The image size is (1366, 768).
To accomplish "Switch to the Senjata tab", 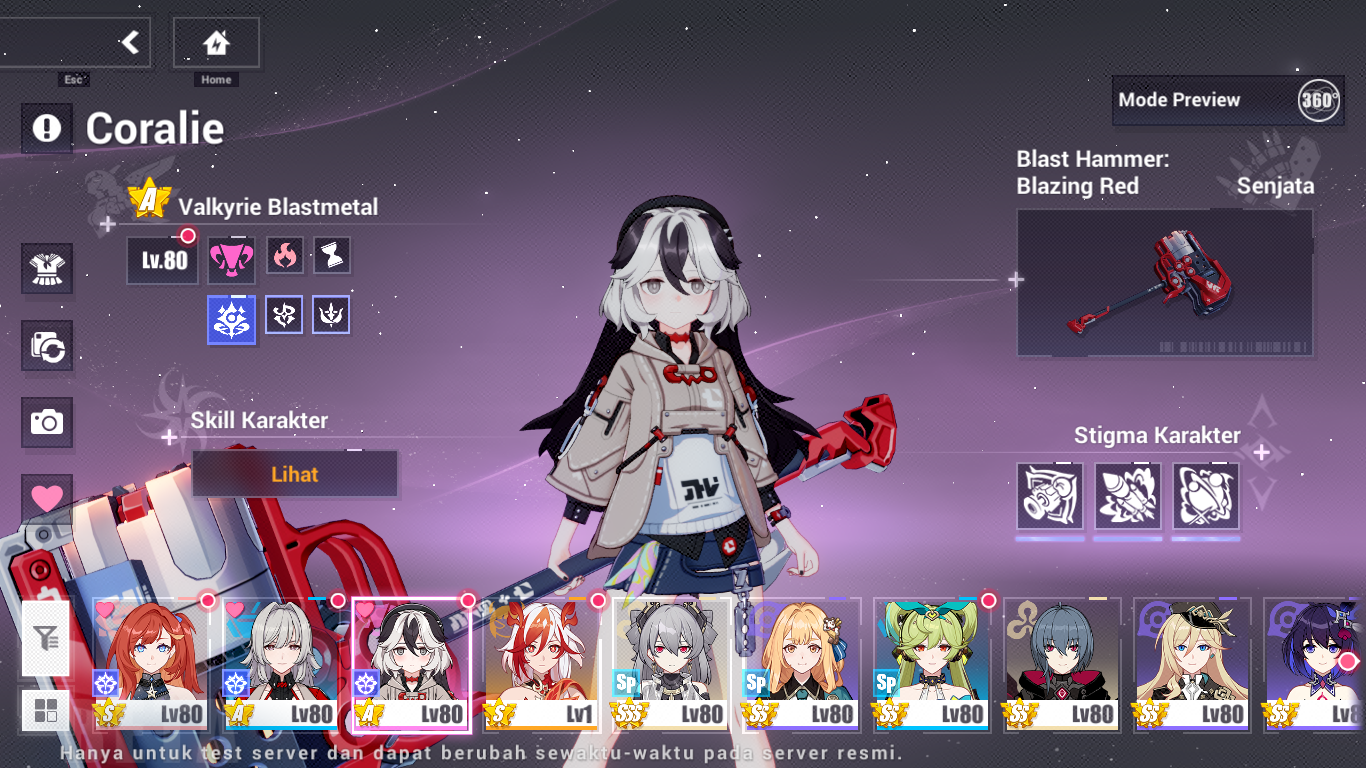I will tap(1277, 186).
